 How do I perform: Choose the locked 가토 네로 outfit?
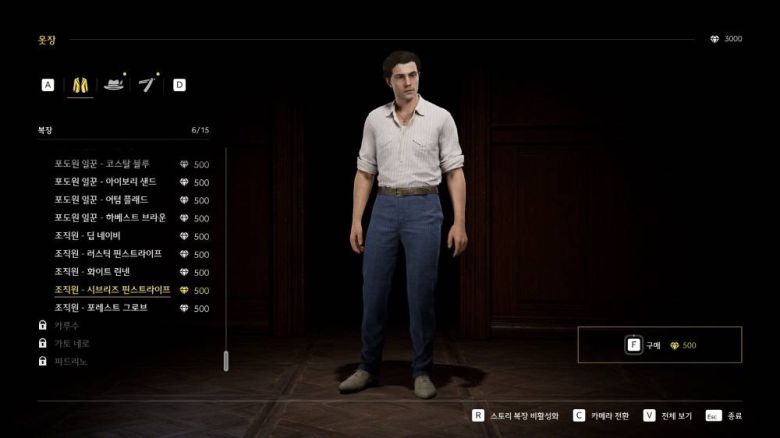pyautogui.click(x=71, y=343)
